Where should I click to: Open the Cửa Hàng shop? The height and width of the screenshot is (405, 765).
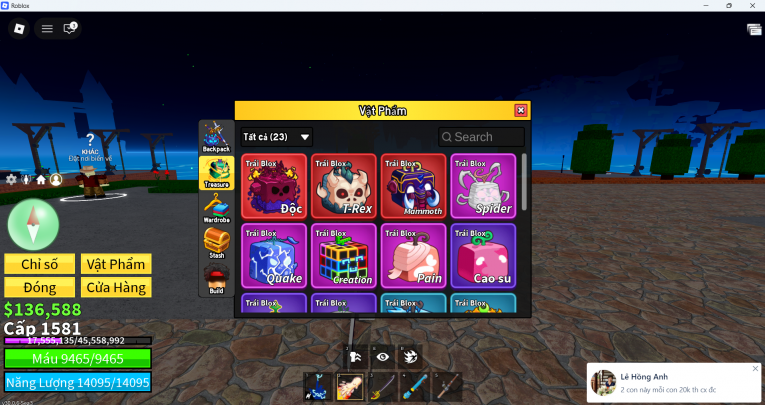[116, 287]
